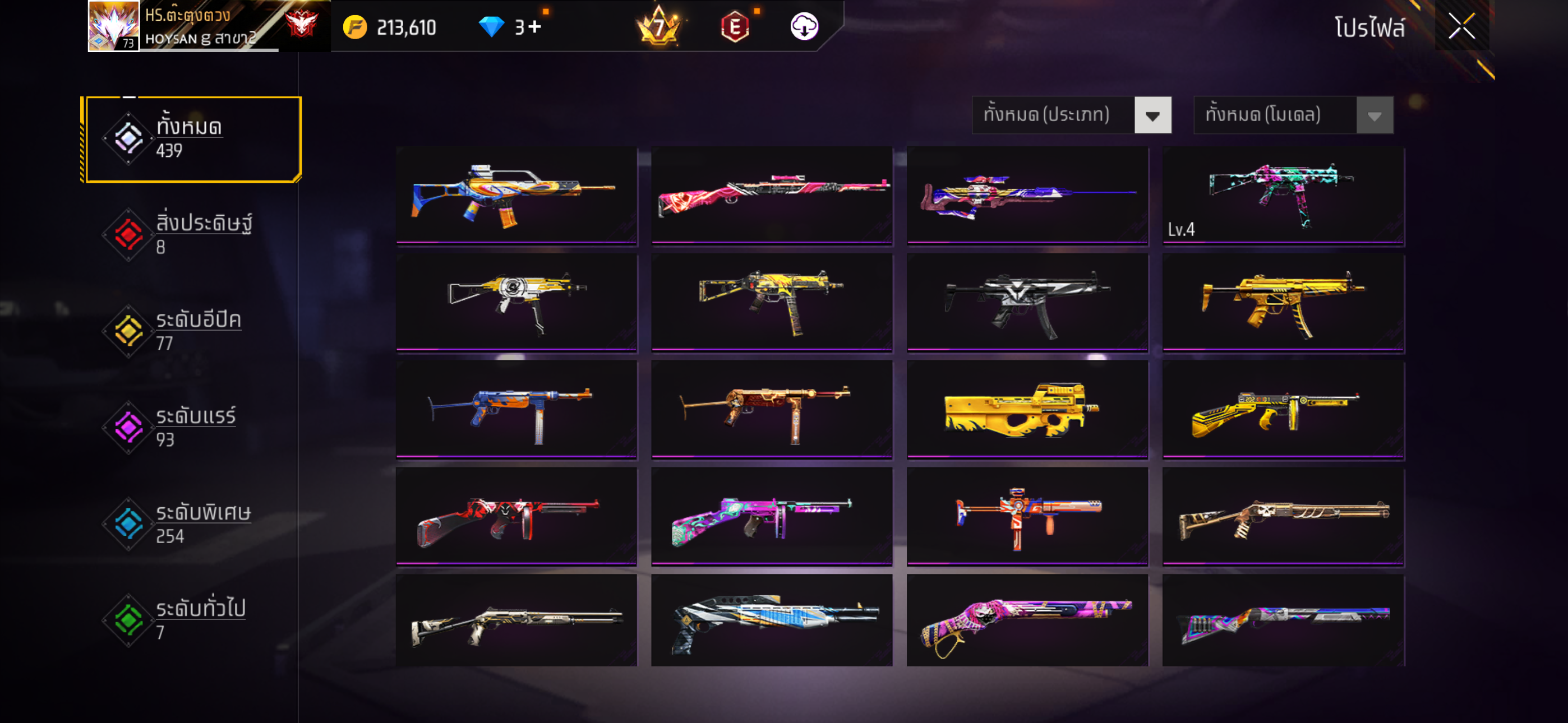
Task: Select the Lv.4 teal-pink UMP skin
Action: [x=1283, y=194]
